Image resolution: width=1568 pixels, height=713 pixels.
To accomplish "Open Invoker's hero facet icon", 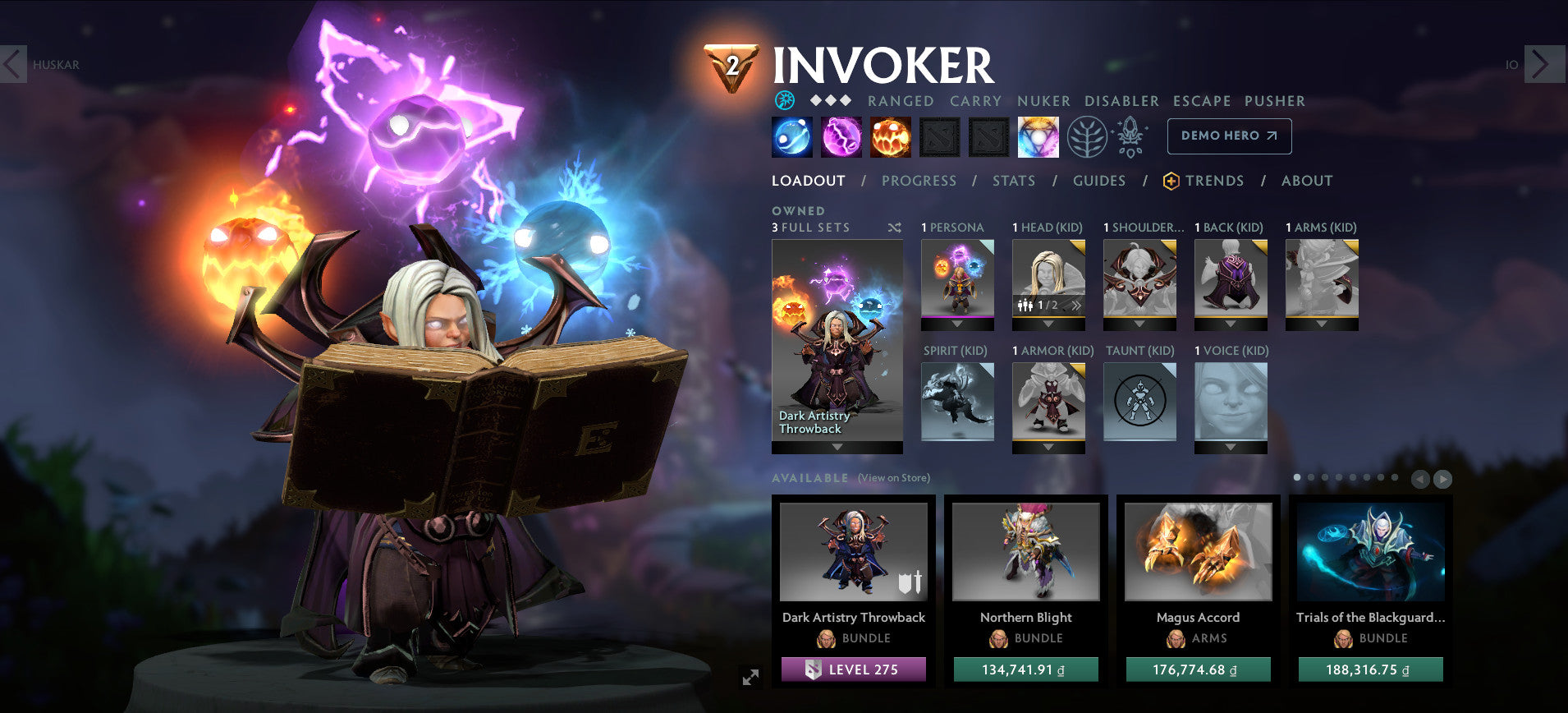I will point(786,100).
